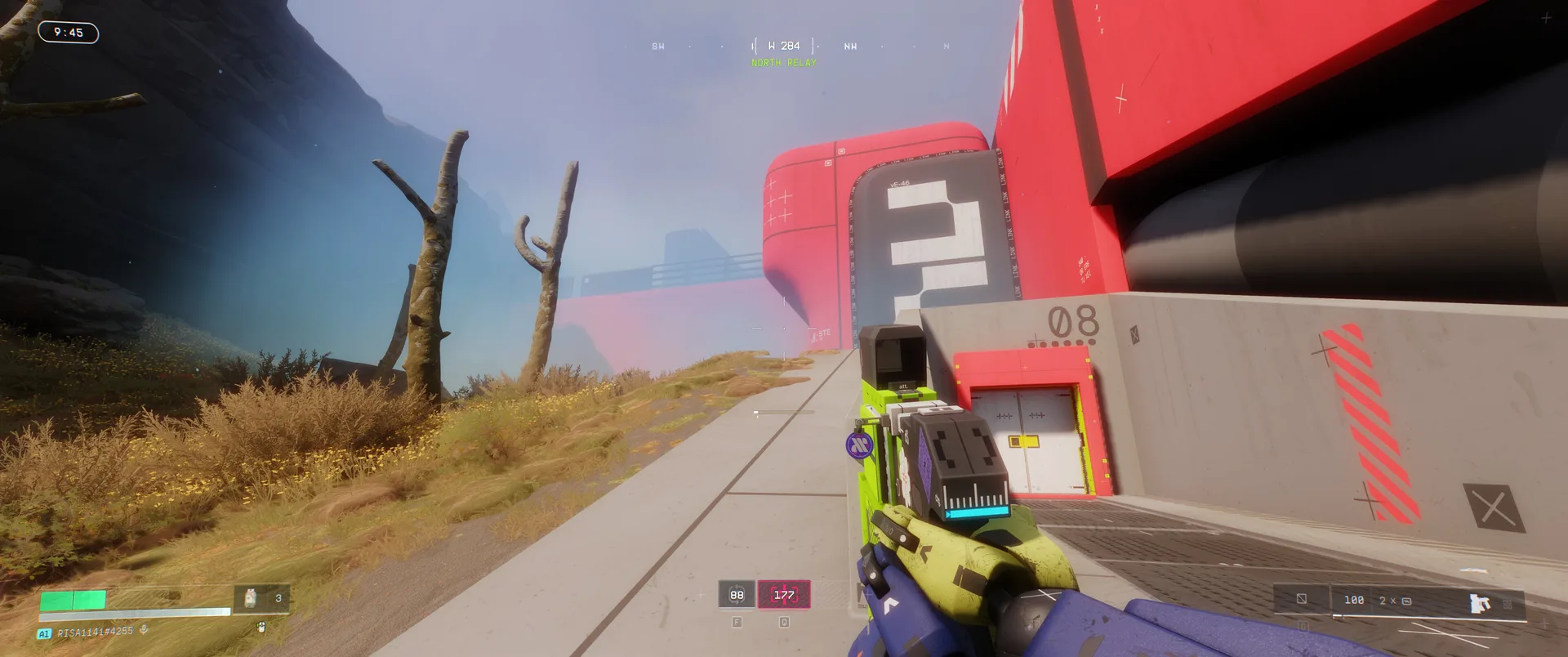Toggle the microphone icon beside RISA1141#4255
1568x657 pixels.
coord(145,631)
